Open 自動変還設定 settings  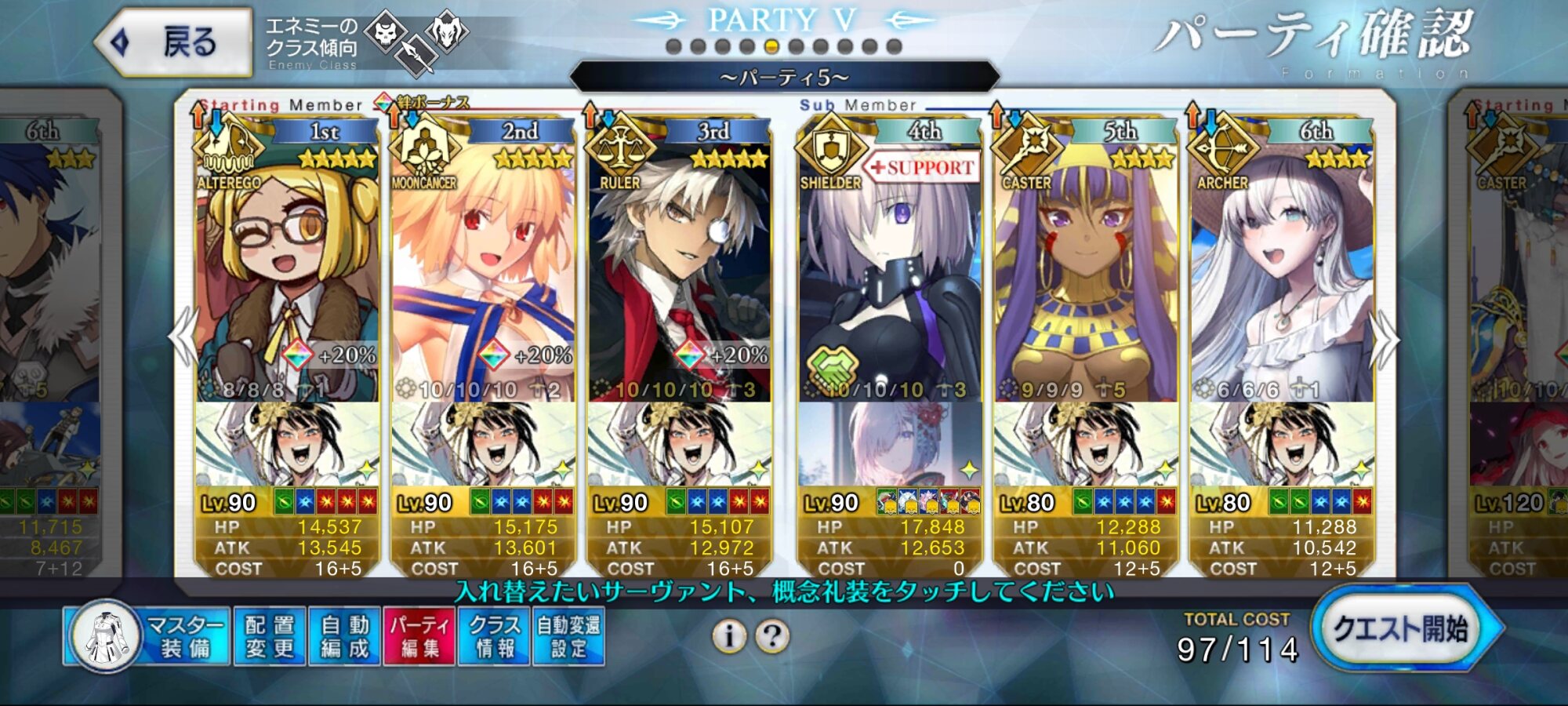click(x=568, y=636)
